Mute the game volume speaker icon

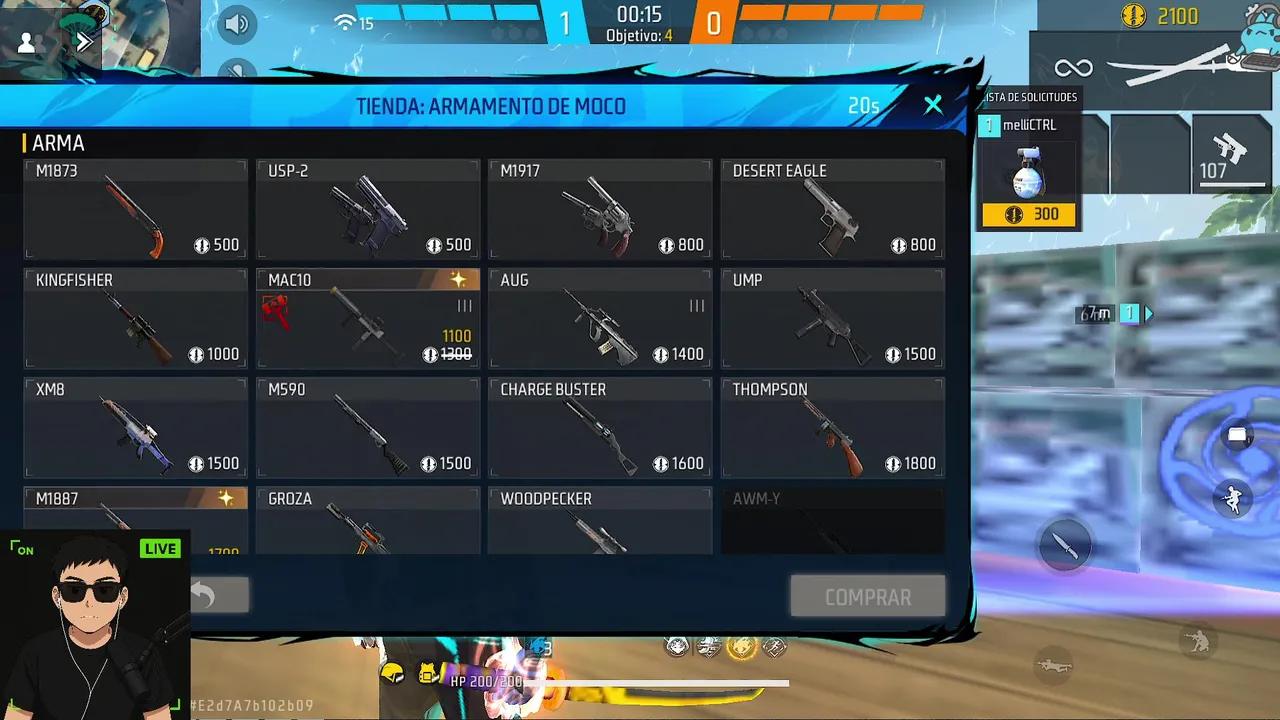[x=237, y=23]
